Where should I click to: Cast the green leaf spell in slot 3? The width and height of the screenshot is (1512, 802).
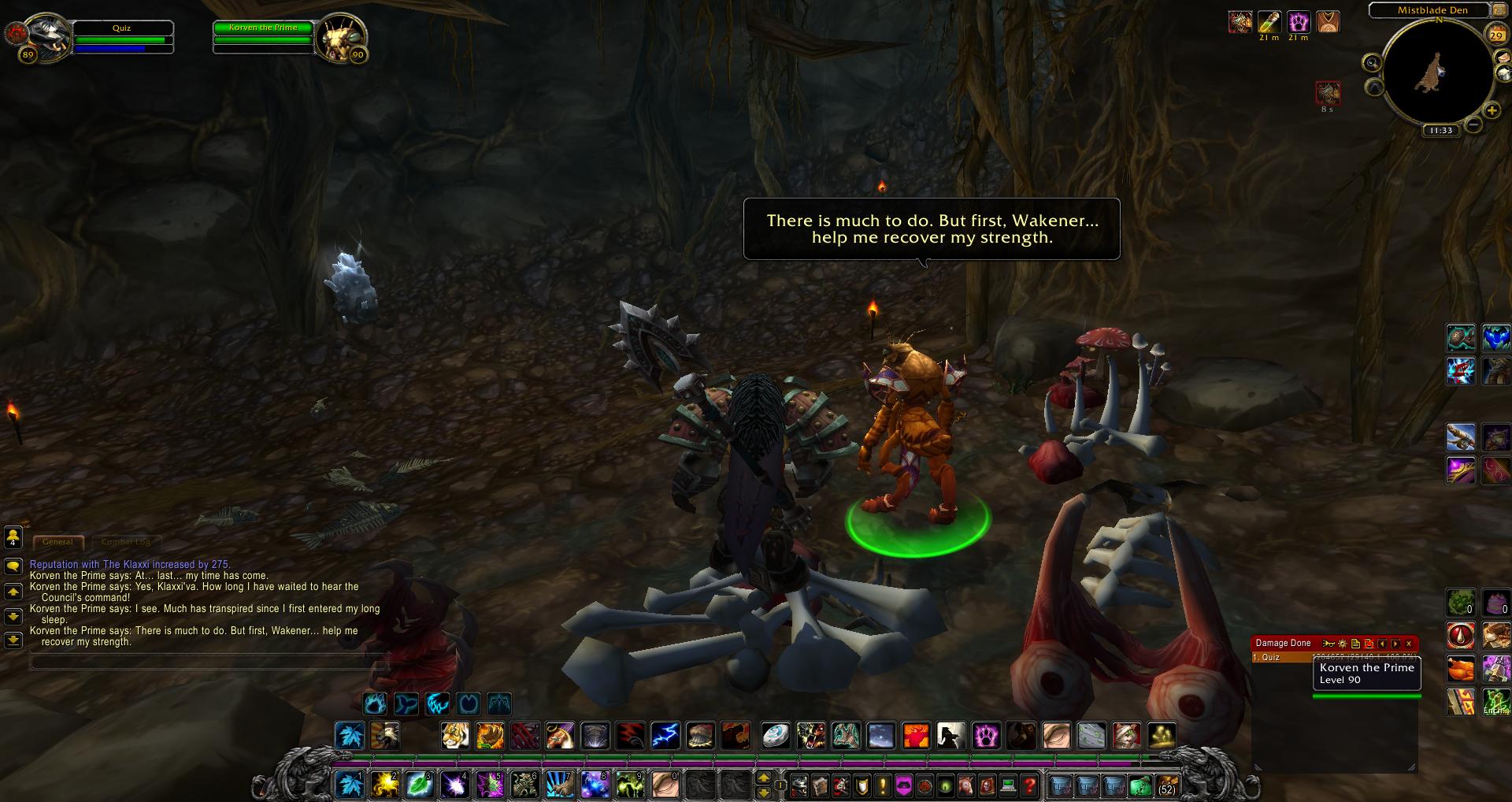(x=420, y=785)
